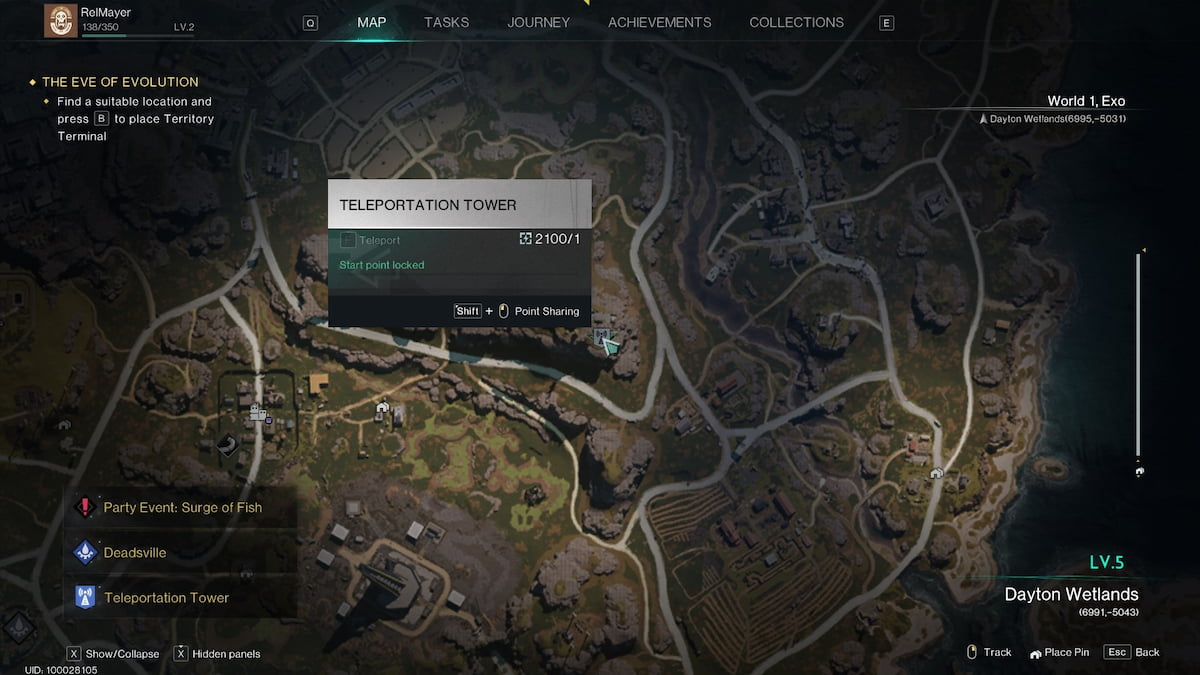Viewport: 1200px width, 675px height.
Task: Click the Eve of Evolution quest tracker
Action: (x=120, y=82)
